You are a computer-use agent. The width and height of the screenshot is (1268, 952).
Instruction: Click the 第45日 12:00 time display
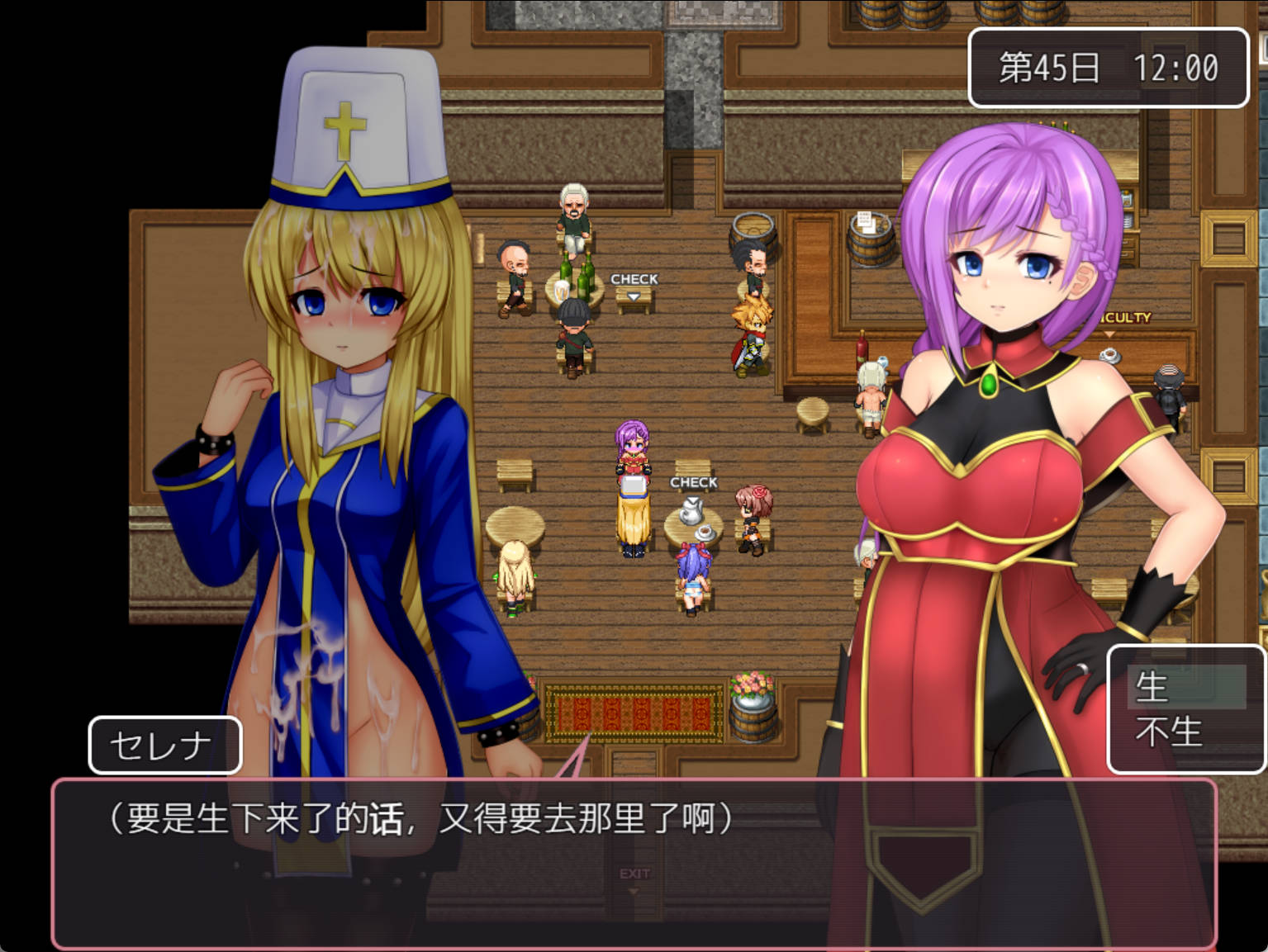(x=1109, y=69)
